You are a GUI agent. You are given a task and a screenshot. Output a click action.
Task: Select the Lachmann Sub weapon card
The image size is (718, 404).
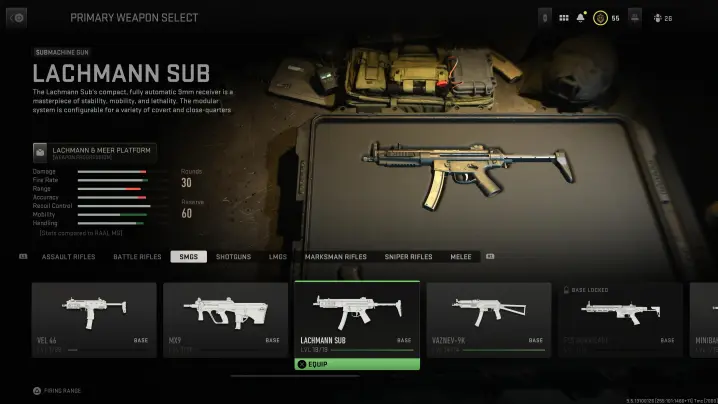click(356, 318)
